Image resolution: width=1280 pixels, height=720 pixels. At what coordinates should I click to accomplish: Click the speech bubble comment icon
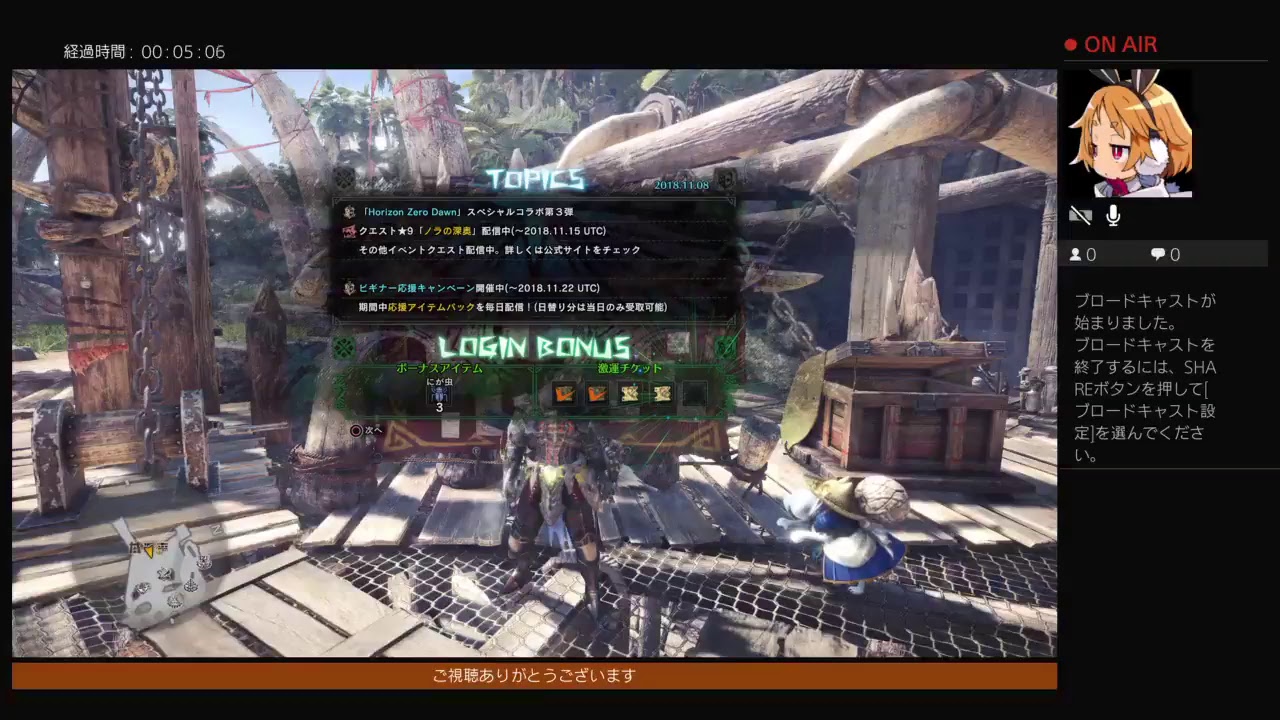[x=1156, y=254]
